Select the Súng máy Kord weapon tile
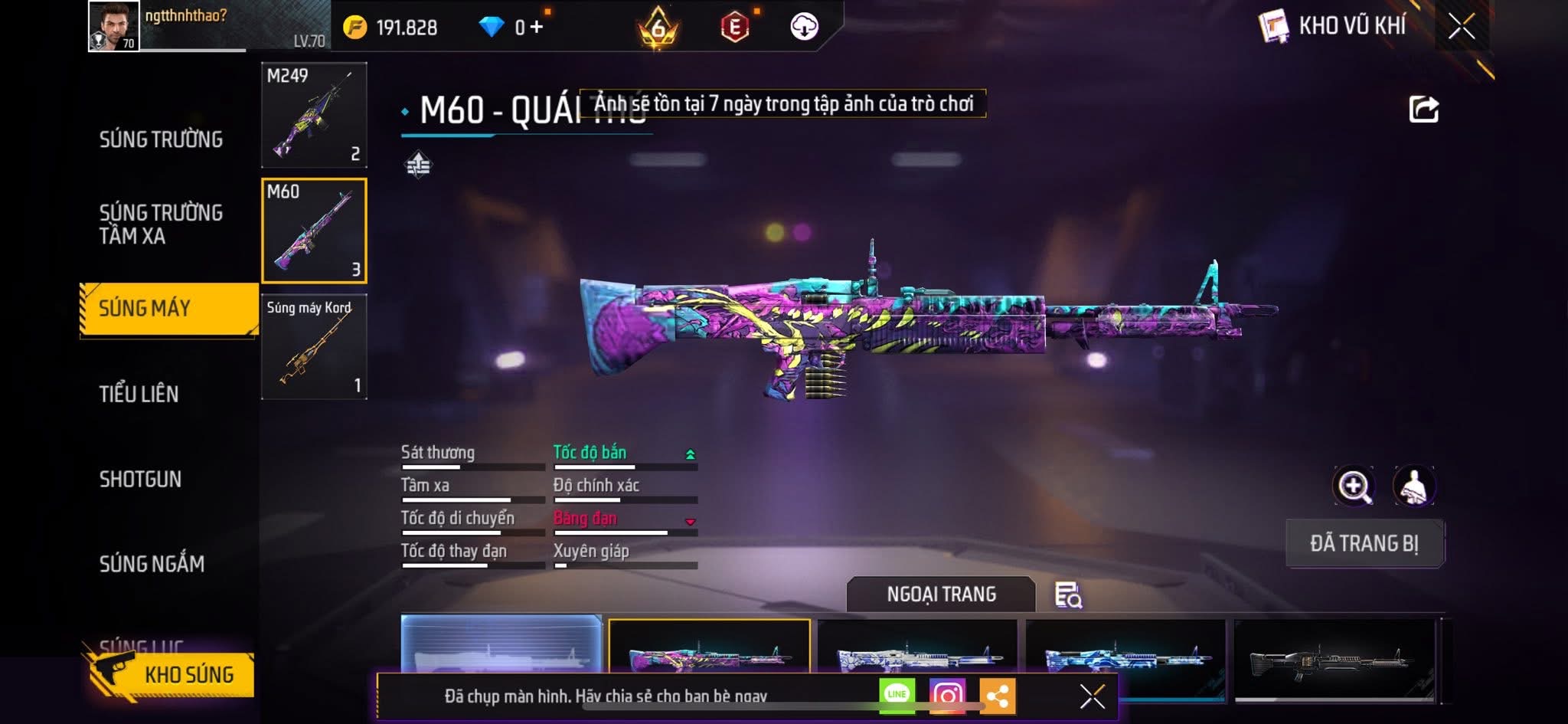The width and height of the screenshot is (1568, 724). pos(314,347)
